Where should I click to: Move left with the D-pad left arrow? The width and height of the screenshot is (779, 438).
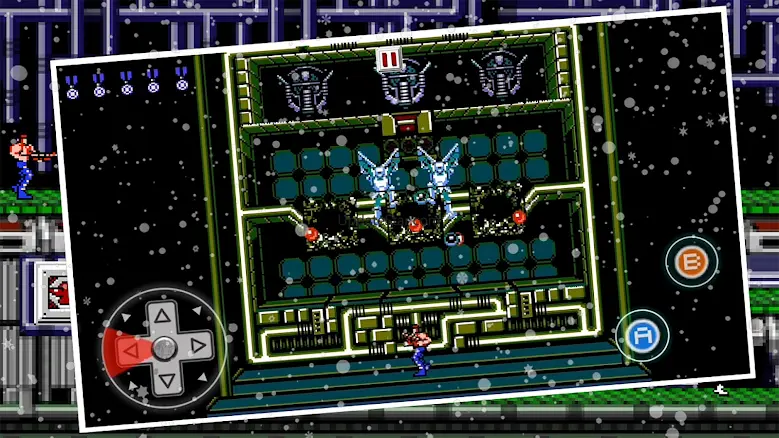[x=129, y=349]
